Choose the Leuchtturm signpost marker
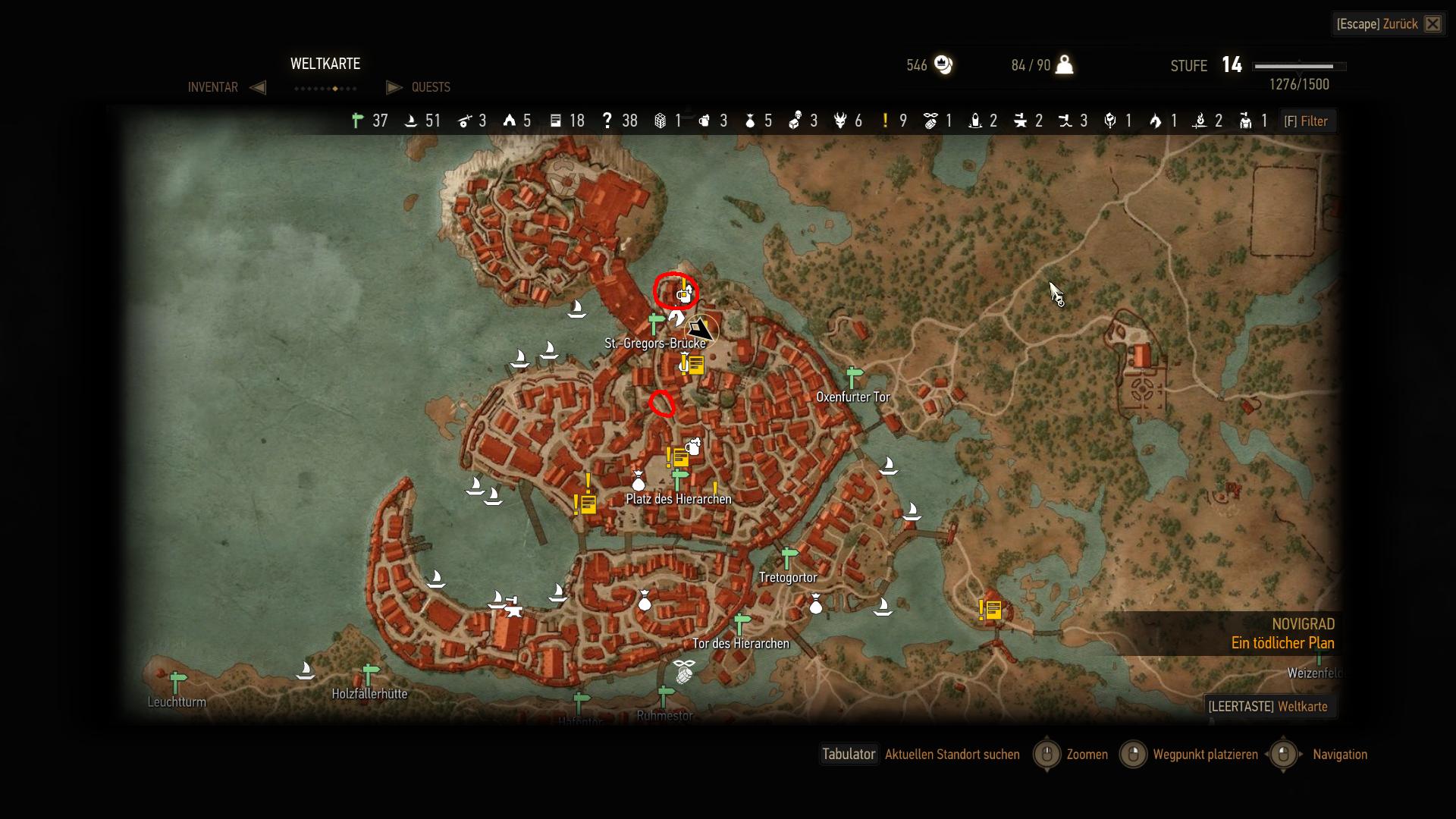The height and width of the screenshot is (819, 1456). coord(177,682)
